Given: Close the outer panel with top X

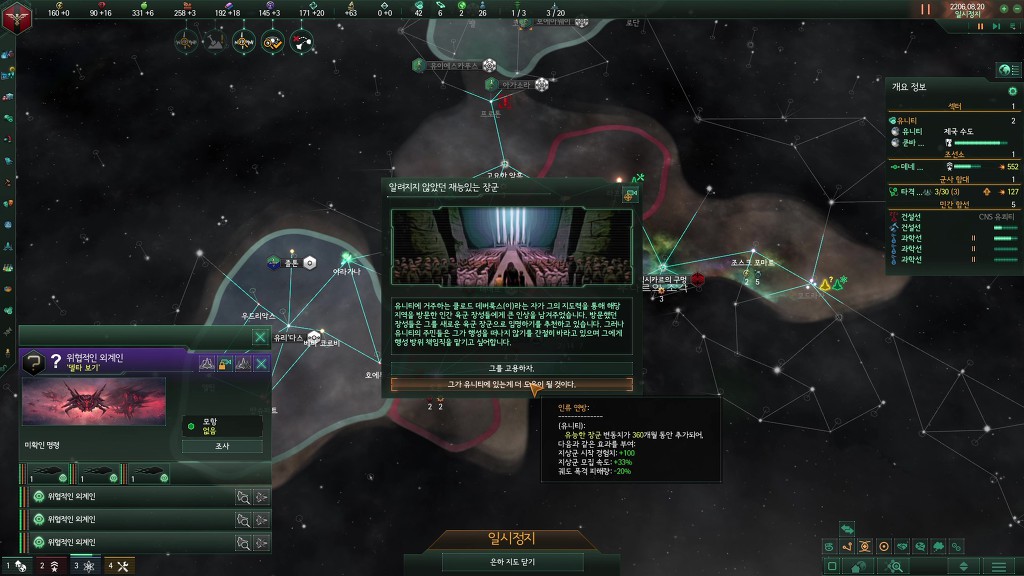Looking at the screenshot, I should (x=260, y=338).
